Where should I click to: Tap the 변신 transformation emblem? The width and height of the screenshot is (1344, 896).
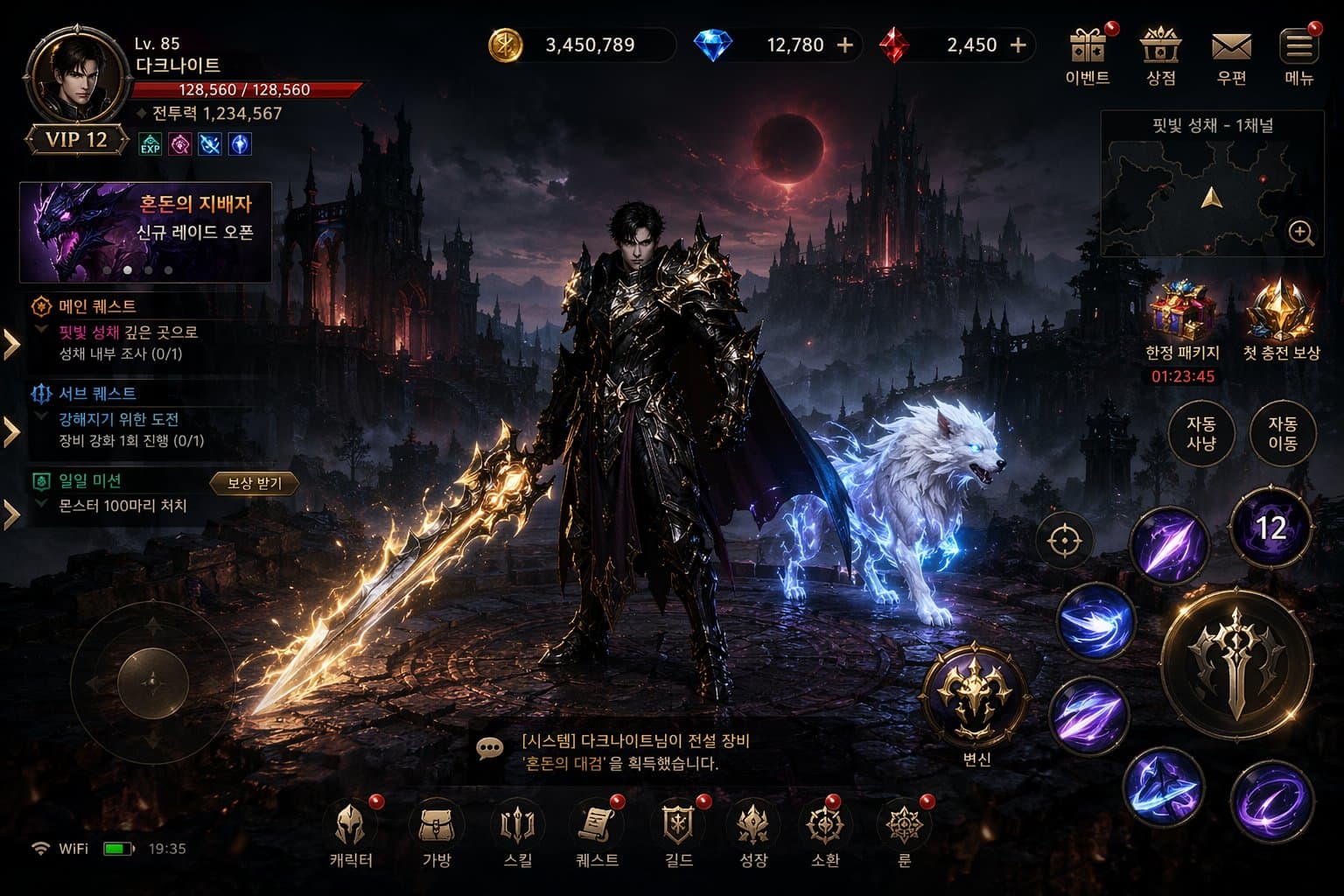(974, 696)
